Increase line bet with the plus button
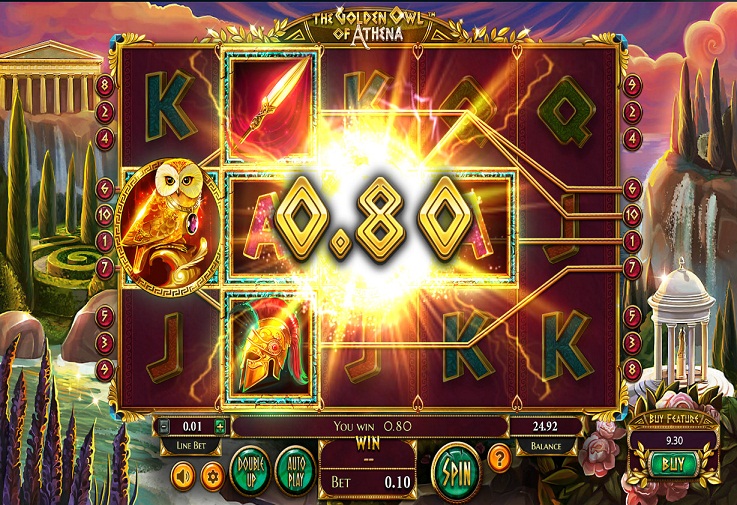 point(220,426)
